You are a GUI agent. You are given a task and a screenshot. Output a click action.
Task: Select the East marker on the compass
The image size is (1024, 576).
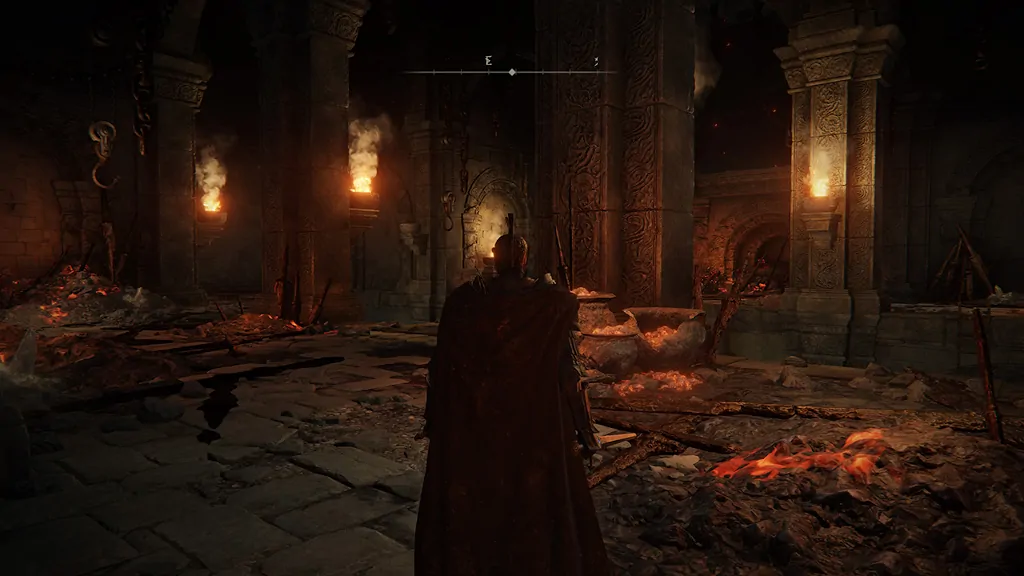[488, 61]
